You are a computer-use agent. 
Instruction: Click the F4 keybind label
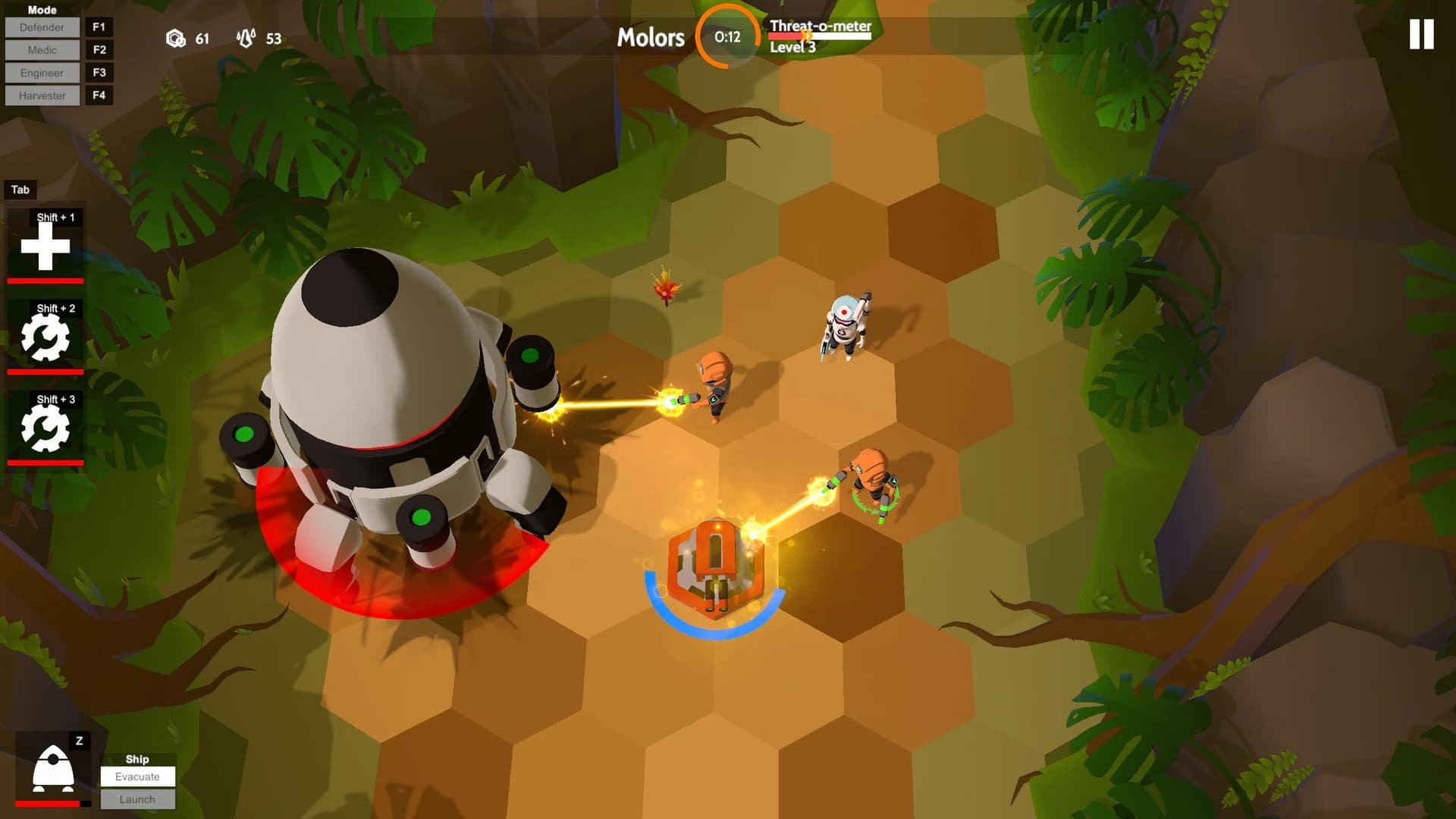tap(99, 96)
